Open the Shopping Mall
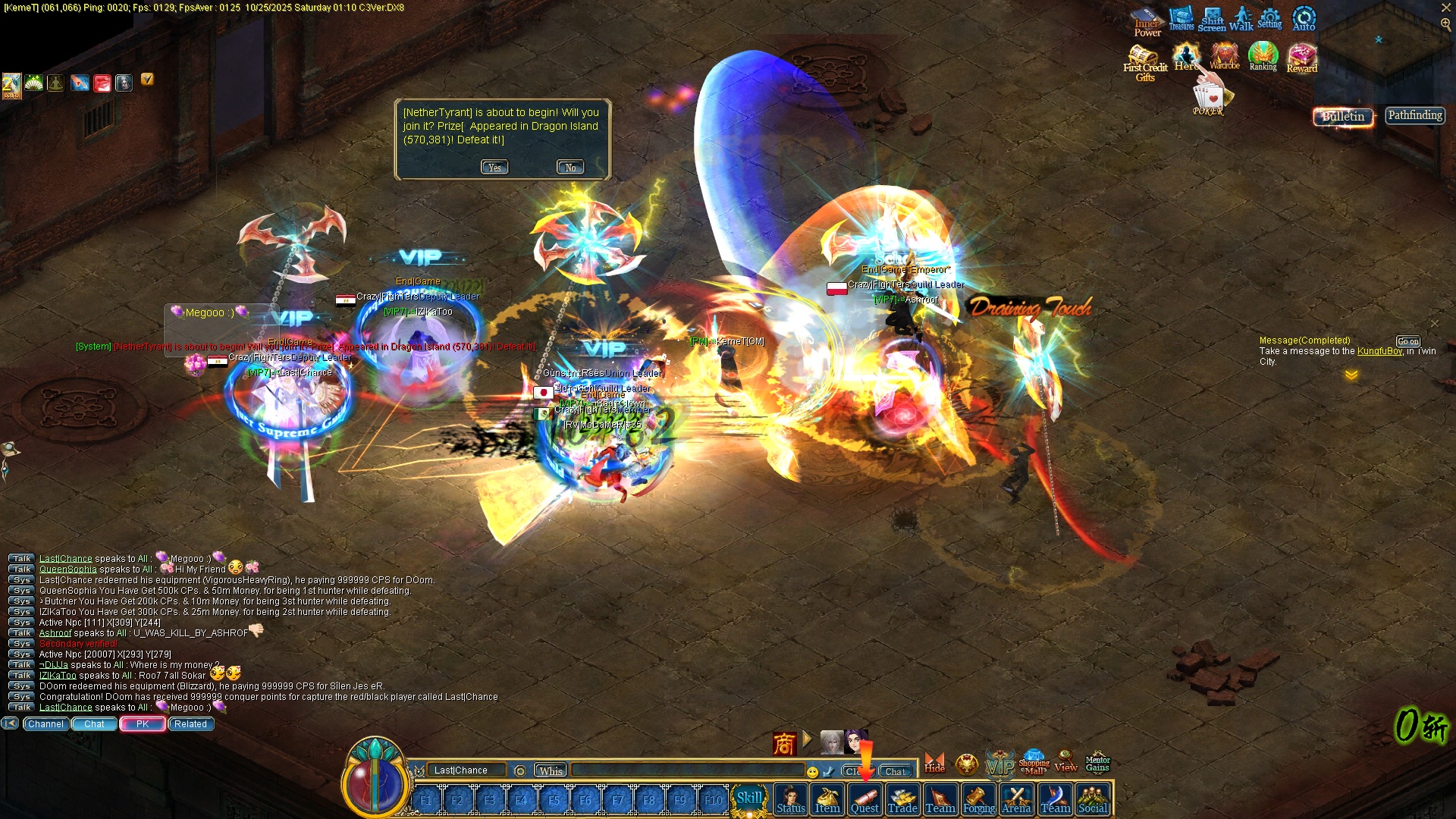Image resolution: width=1456 pixels, height=819 pixels. [1034, 761]
